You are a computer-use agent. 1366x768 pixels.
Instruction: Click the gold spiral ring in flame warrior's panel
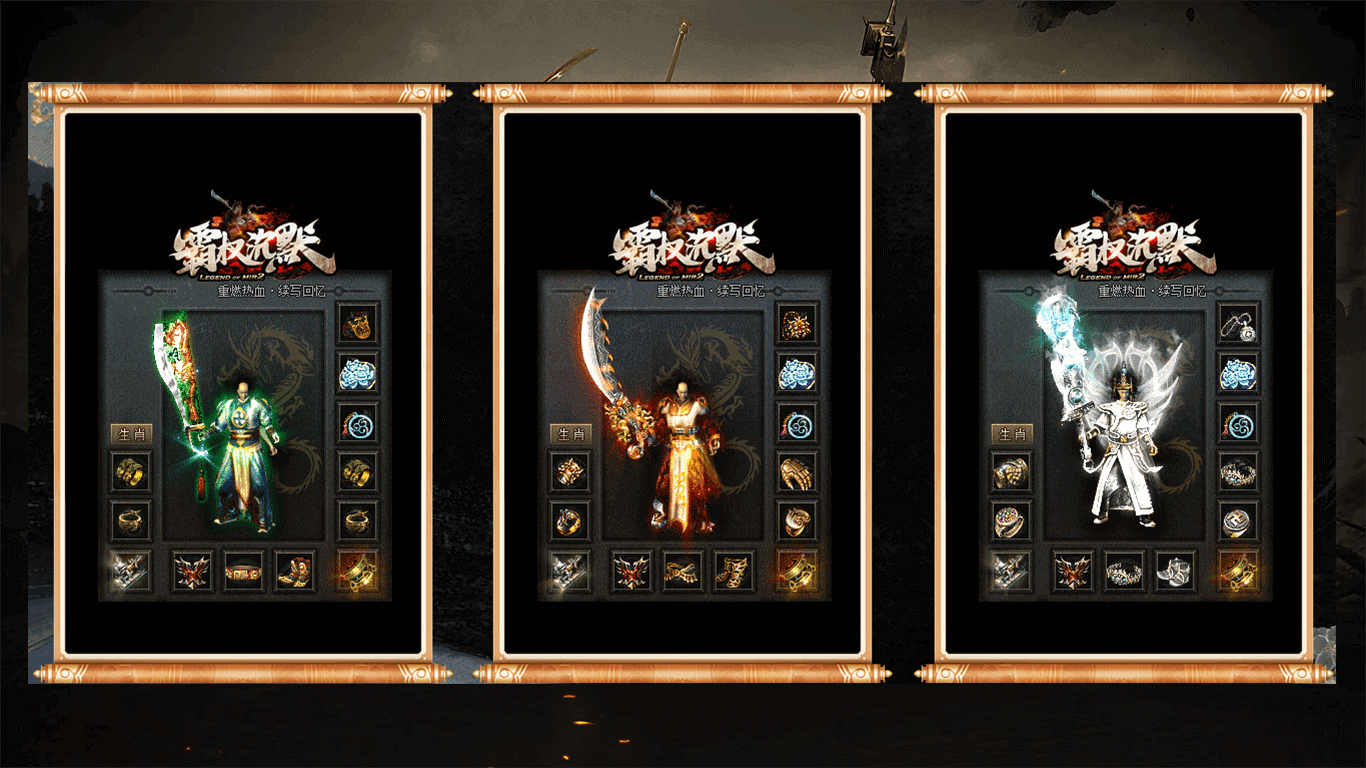[x=797, y=521]
